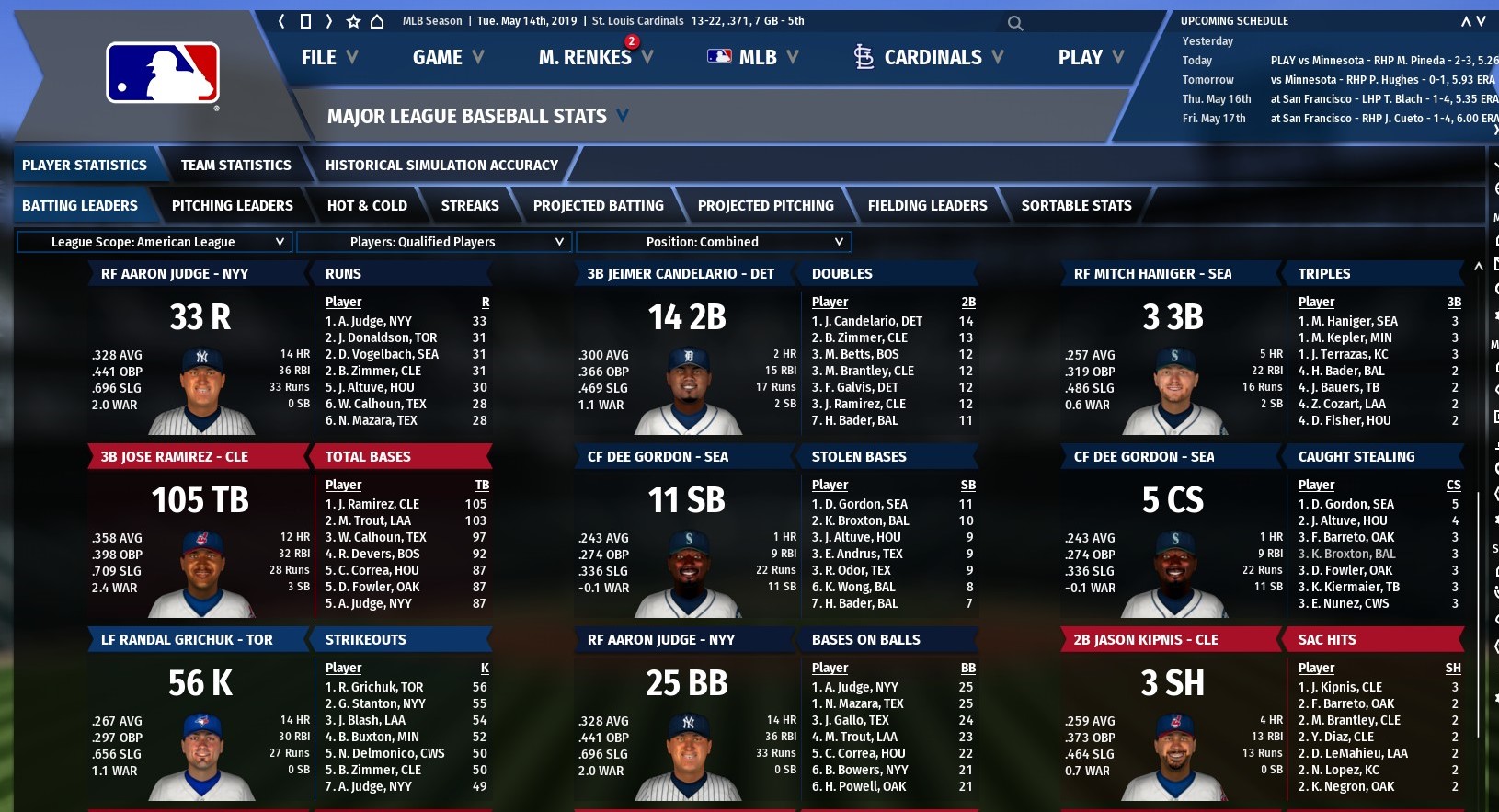Open the Position: Combined dropdown
Image resolution: width=1499 pixels, height=812 pixels.
coord(714,242)
